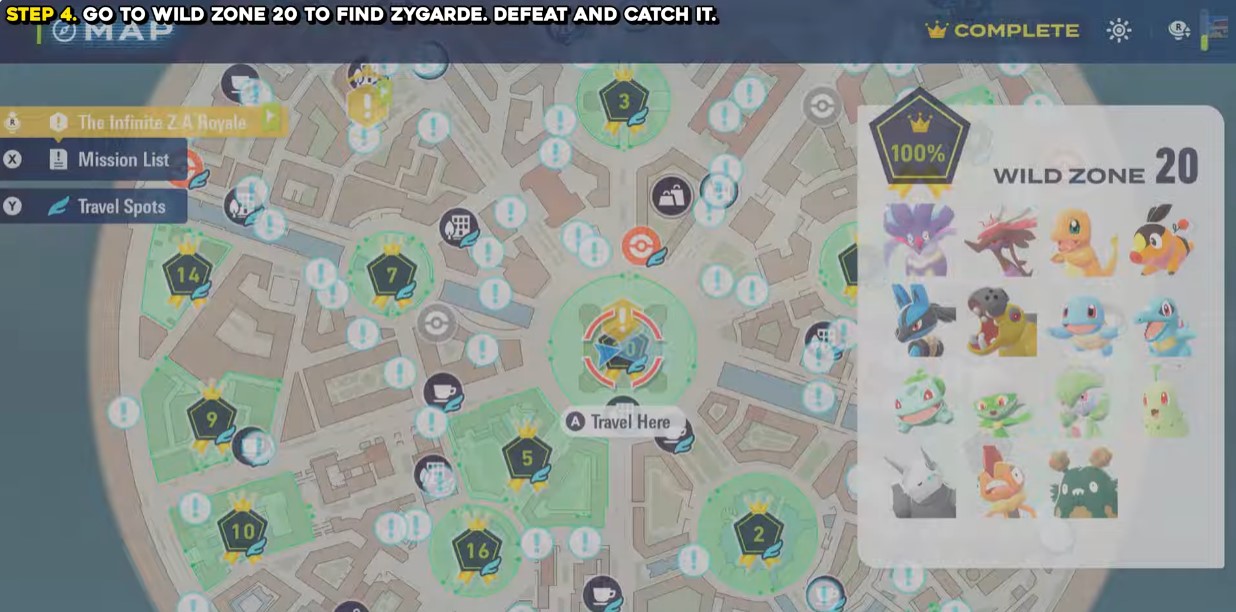The height and width of the screenshot is (612, 1236).
Task: Select Wild Zone 9 on the map
Action: [x=211, y=420]
